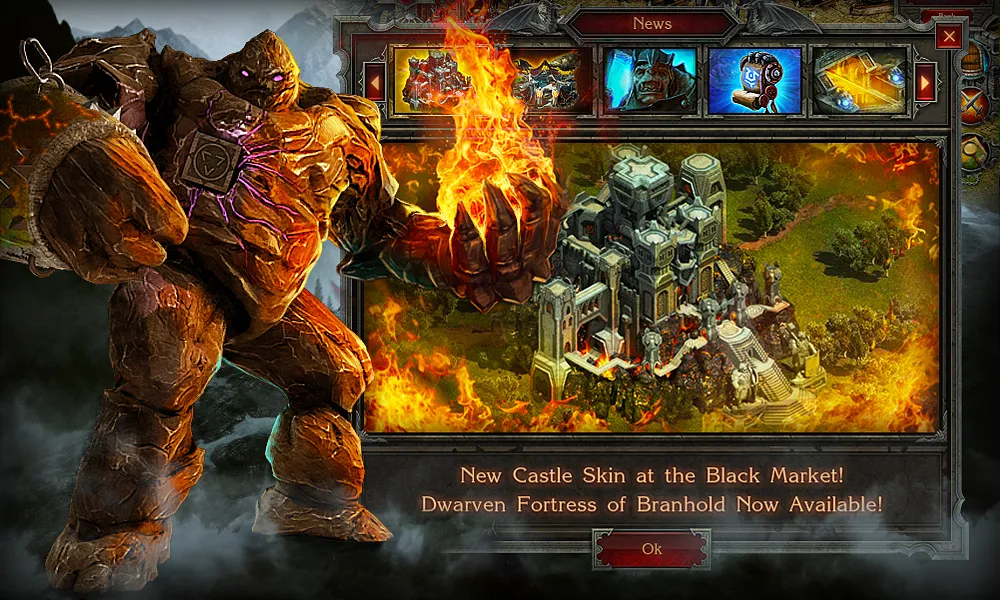The width and height of the screenshot is (1000, 600).
Task: Show previous news thumbnails with left arrow
Action: click(x=376, y=81)
